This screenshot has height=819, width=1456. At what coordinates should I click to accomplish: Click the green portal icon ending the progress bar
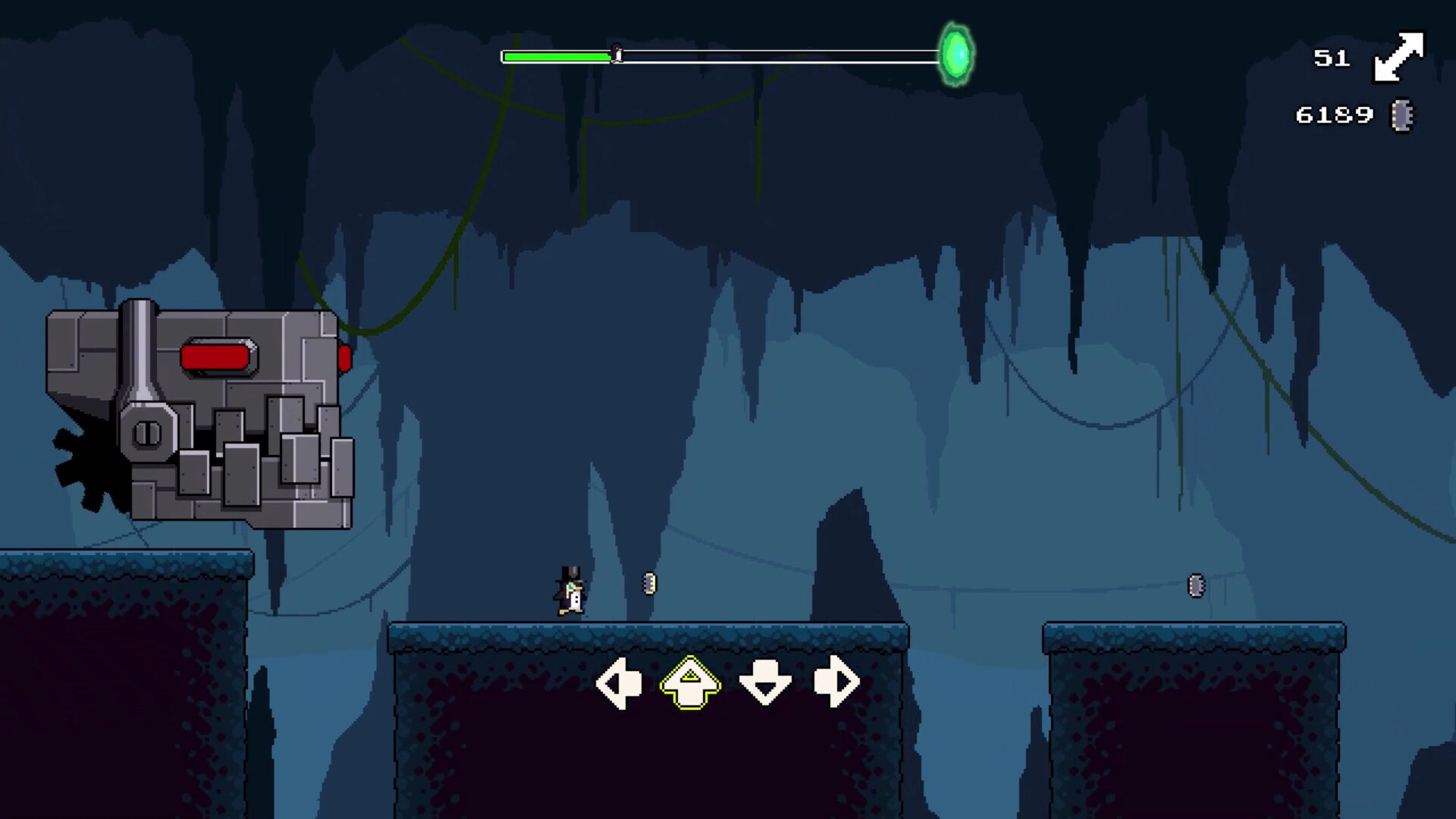coord(957,53)
